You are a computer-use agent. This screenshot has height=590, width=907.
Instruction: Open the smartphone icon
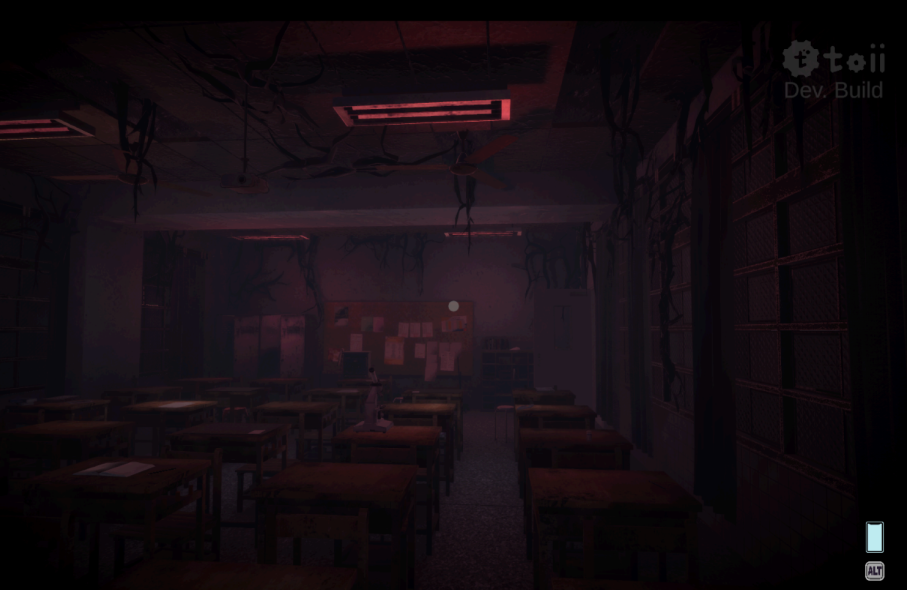(x=874, y=537)
